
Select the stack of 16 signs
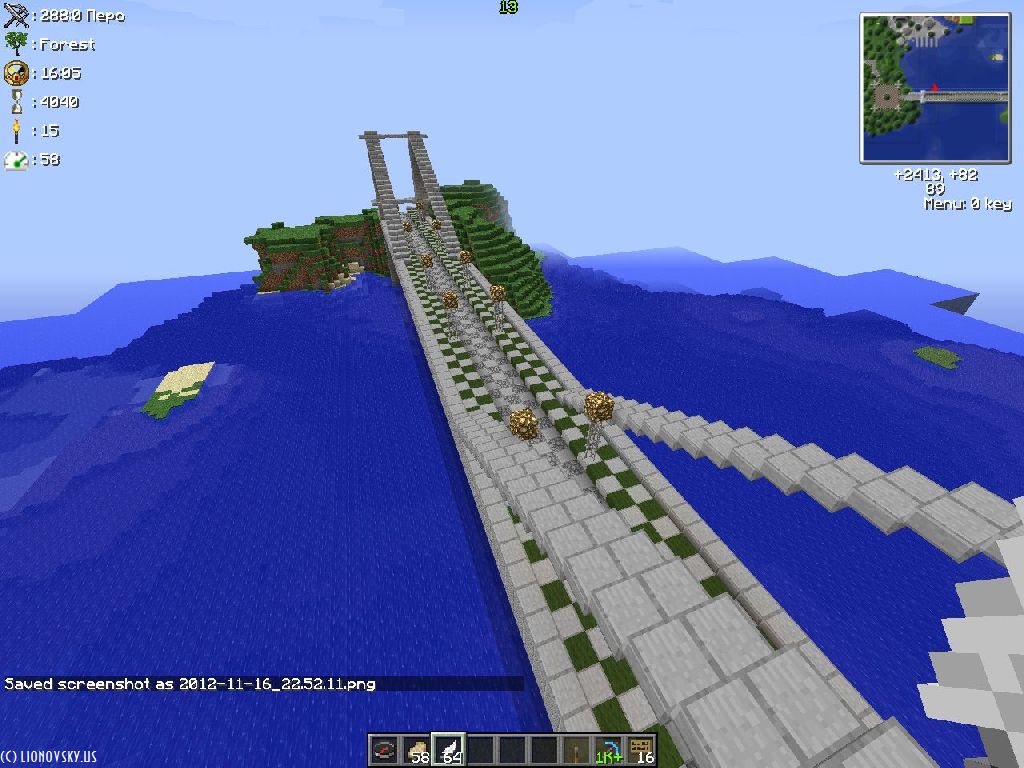point(640,750)
